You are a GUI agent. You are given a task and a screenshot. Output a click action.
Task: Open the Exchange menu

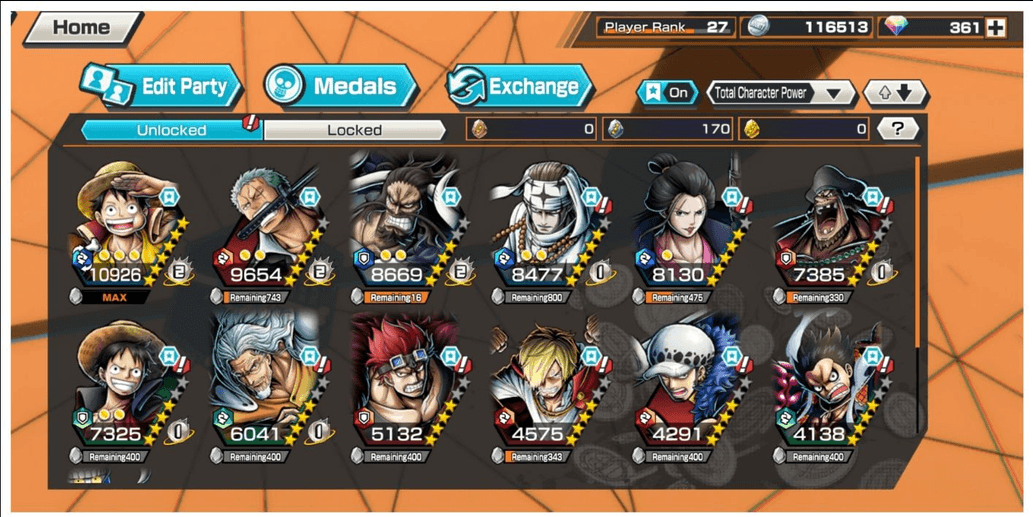pos(519,86)
